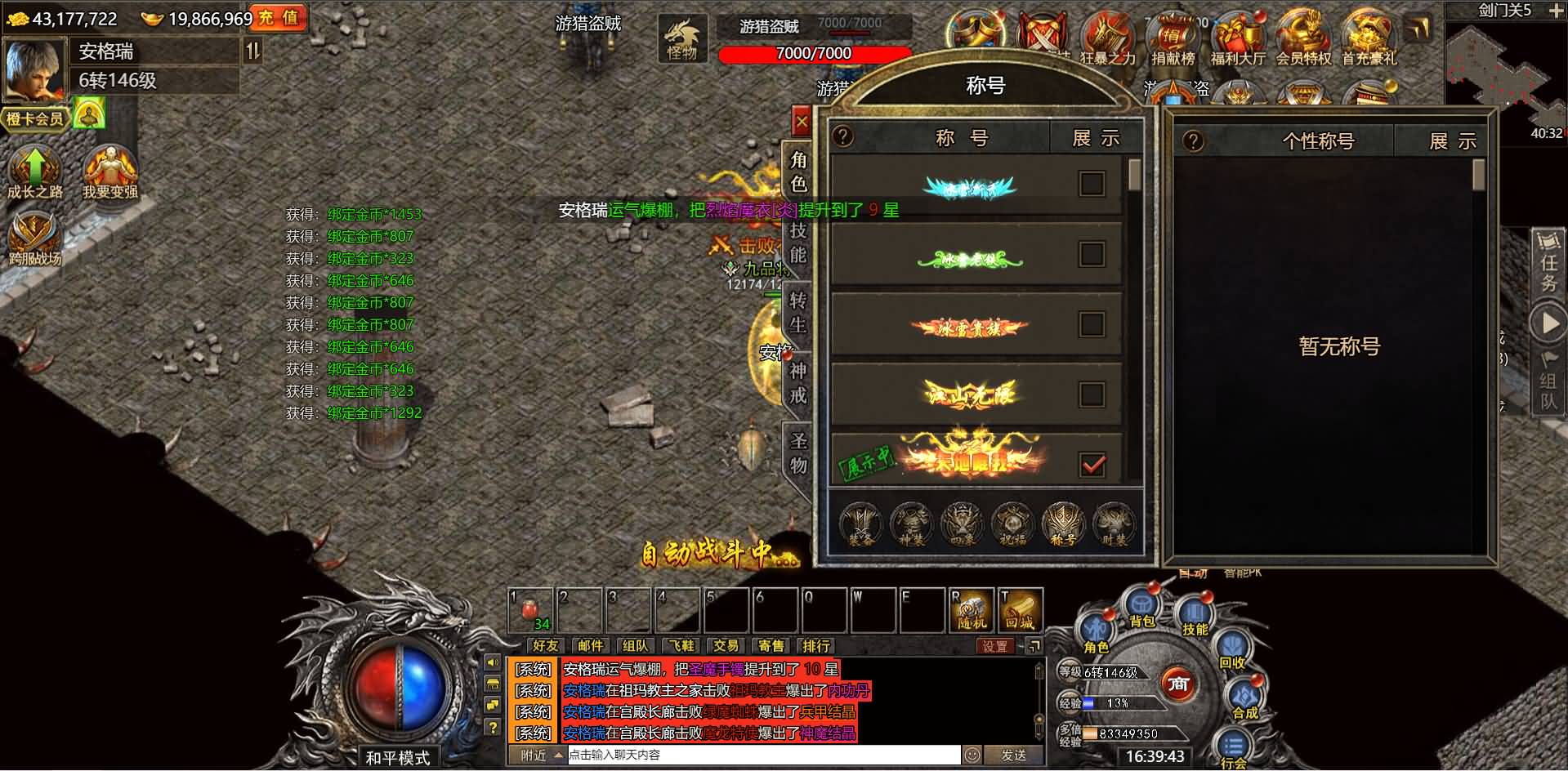
Task: Close the 称号 title panel
Action: point(801,123)
